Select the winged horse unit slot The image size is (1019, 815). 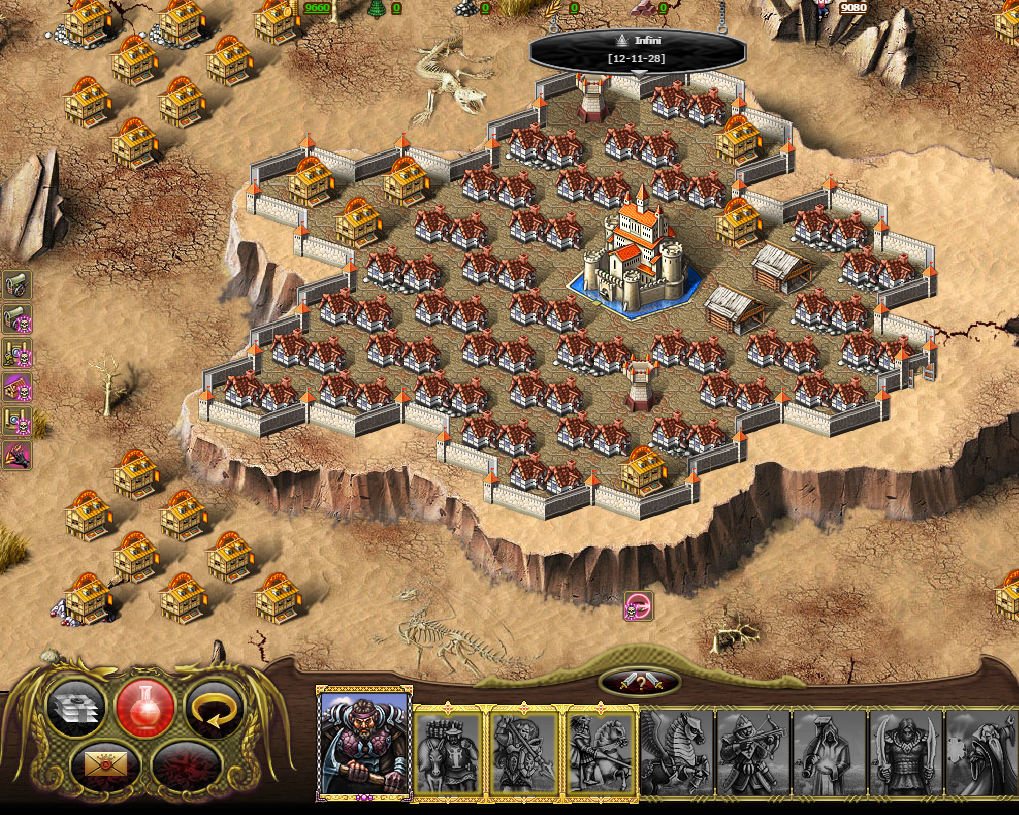tap(677, 752)
